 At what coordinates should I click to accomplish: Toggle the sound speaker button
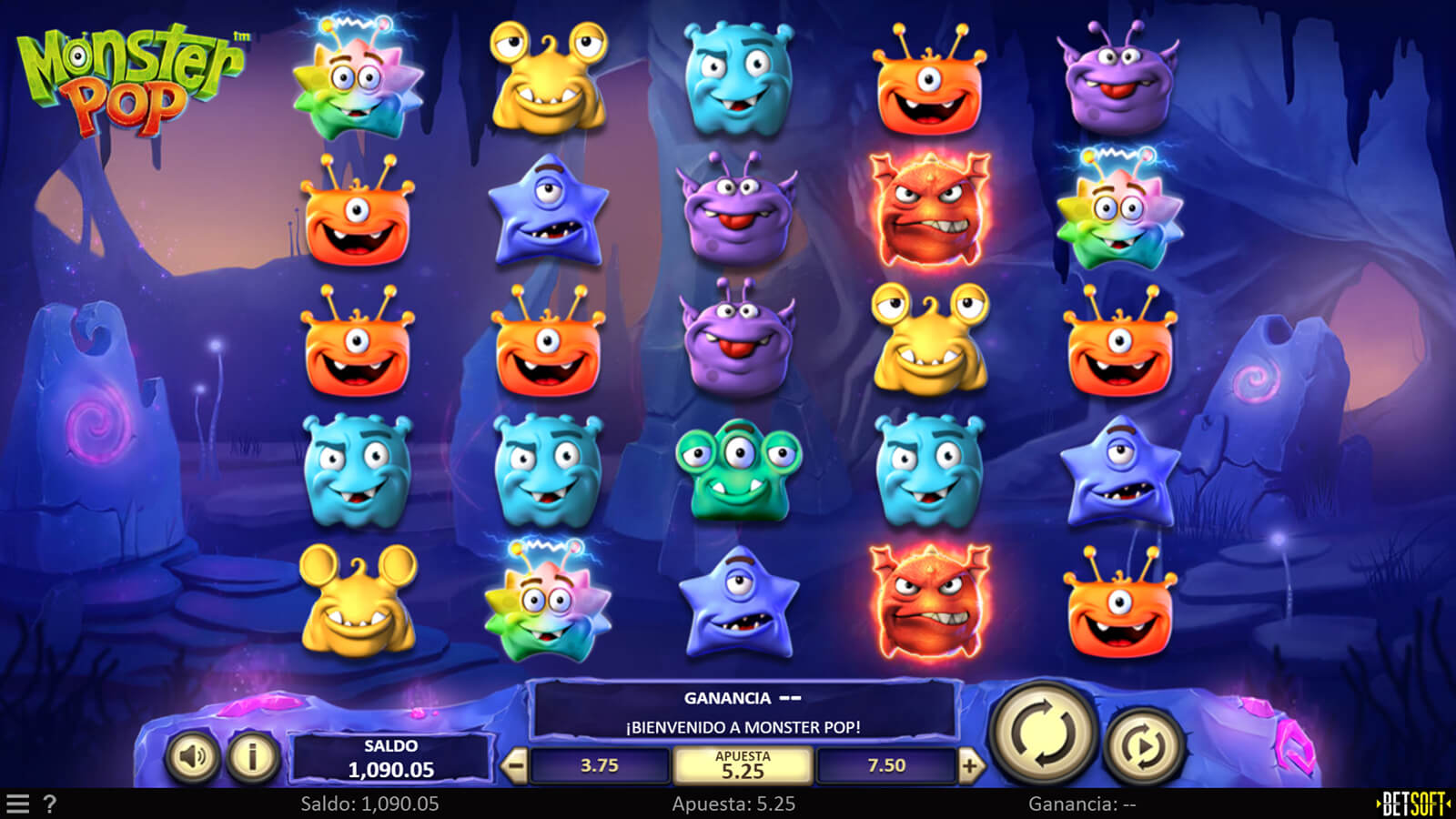point(192,755)
